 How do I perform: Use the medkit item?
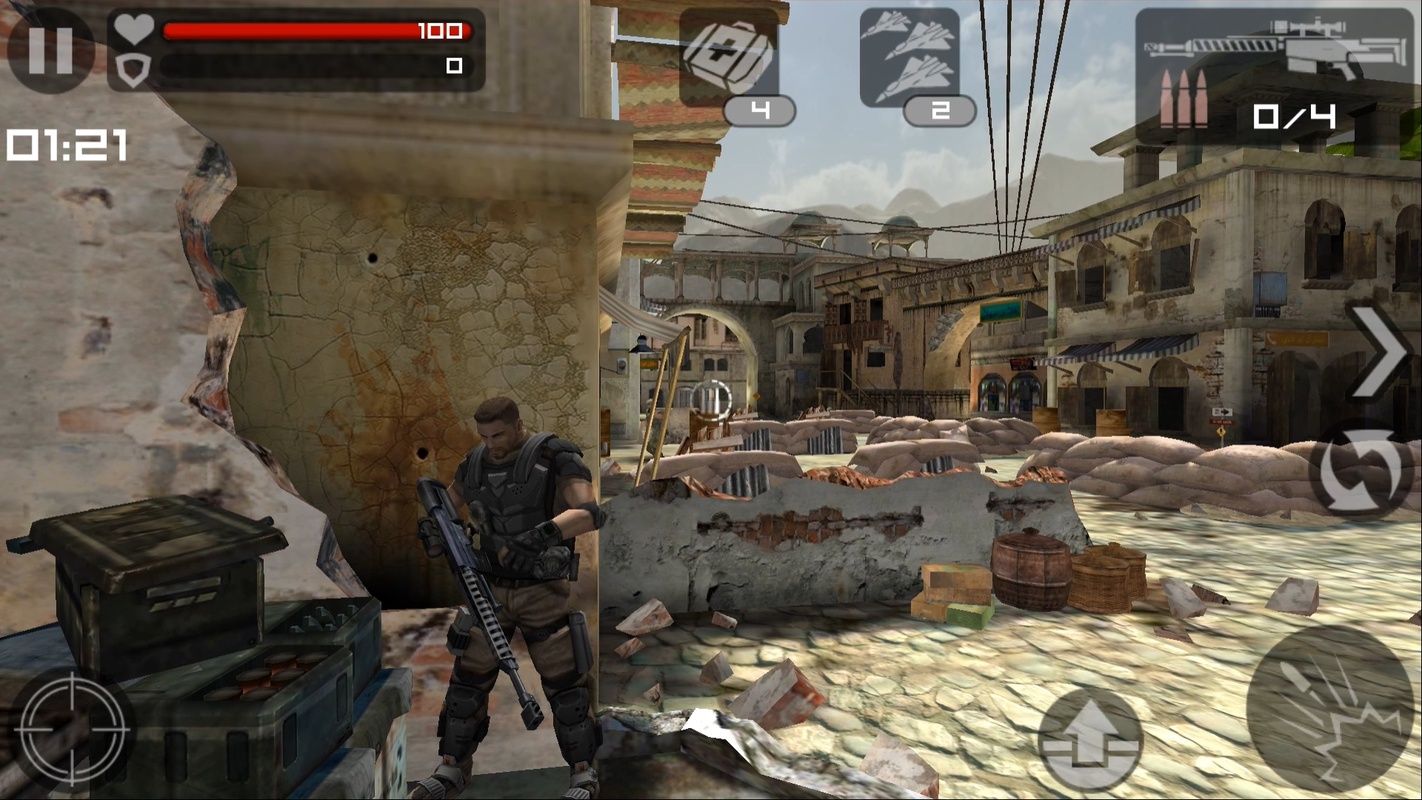729,58
